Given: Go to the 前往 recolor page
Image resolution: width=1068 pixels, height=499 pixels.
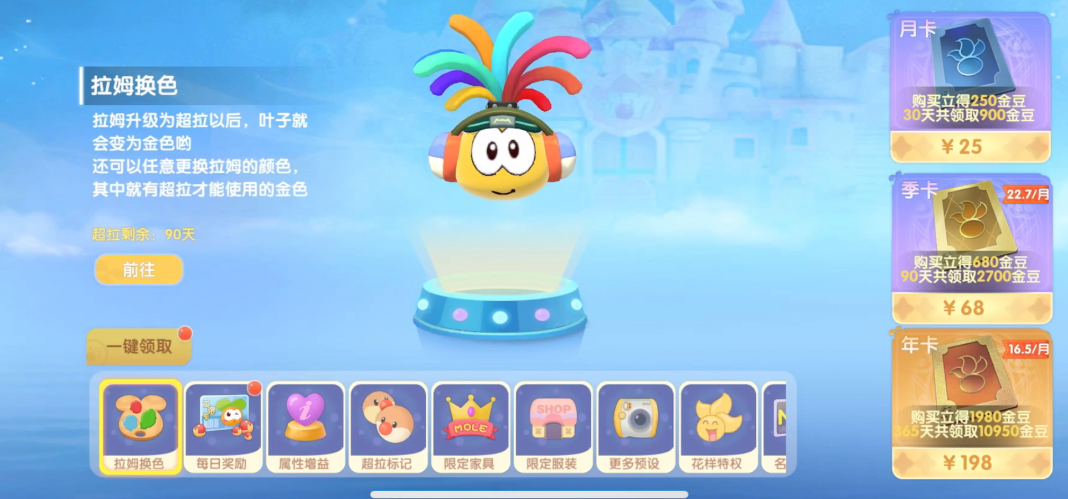Looking at the screenshot, I should coord(139,269).
